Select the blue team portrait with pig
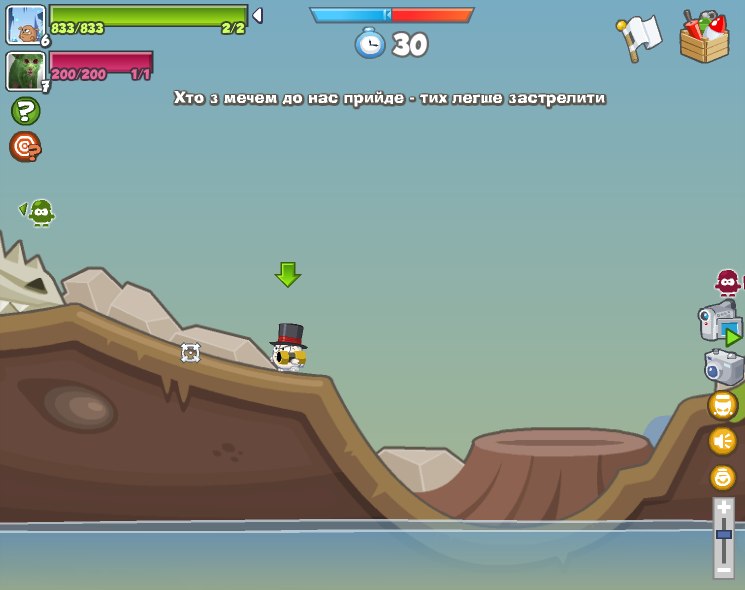Screen dimensions: 745x590 coord(26,24)
